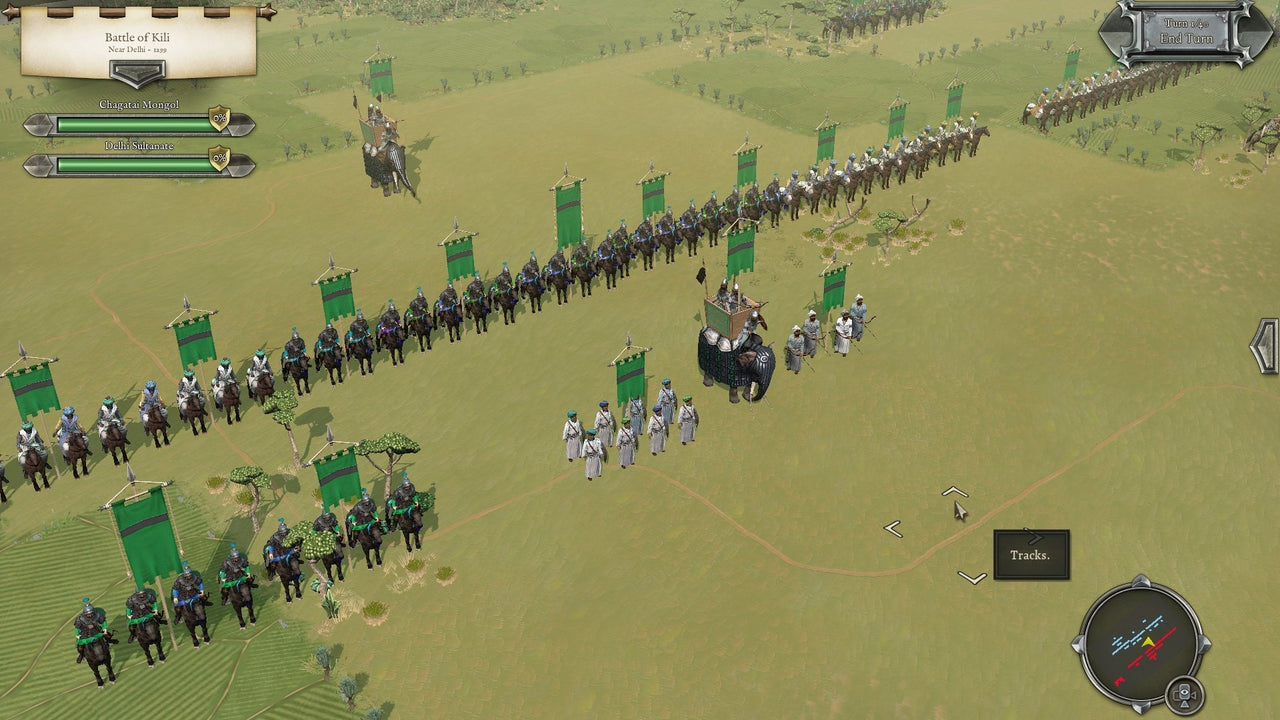Click Chagatai Mongol's 0% shield icon
The height and width of the screenshot is (720, 1280).
[218, 118]
